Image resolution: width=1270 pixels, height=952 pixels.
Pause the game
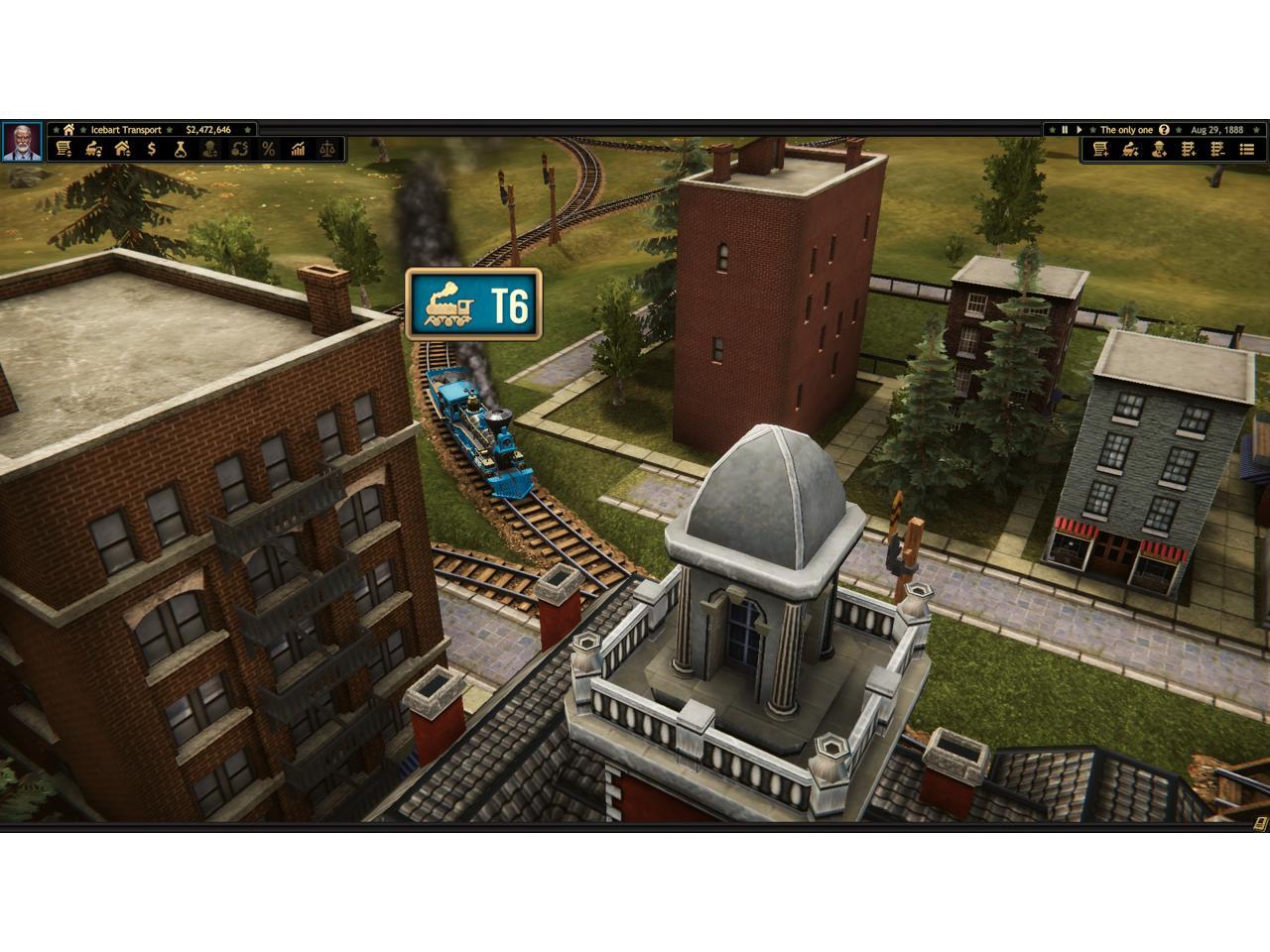pyautogui.click(x=1065, y=130)
